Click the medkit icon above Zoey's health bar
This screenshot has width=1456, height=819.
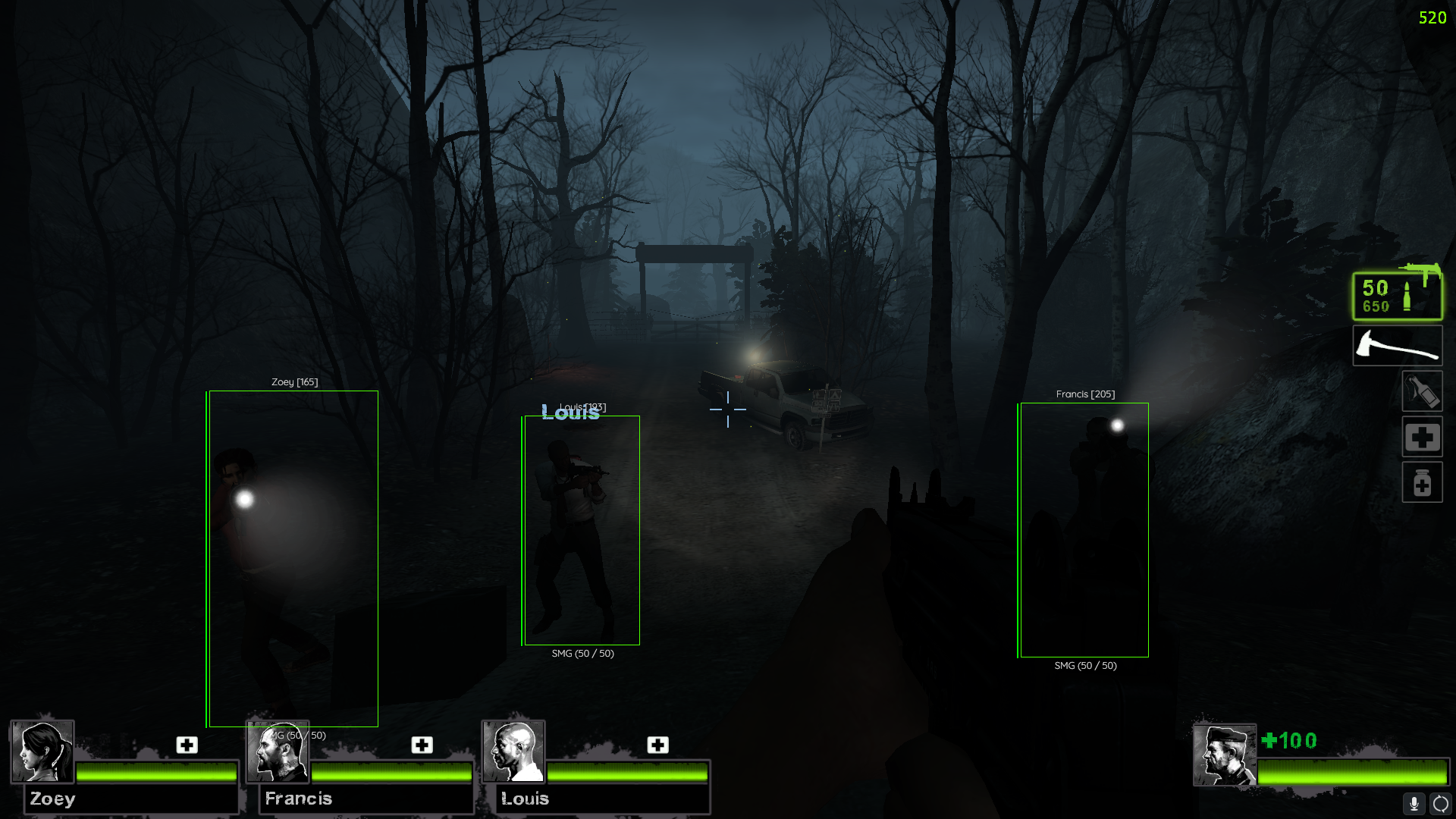point(187,745)
